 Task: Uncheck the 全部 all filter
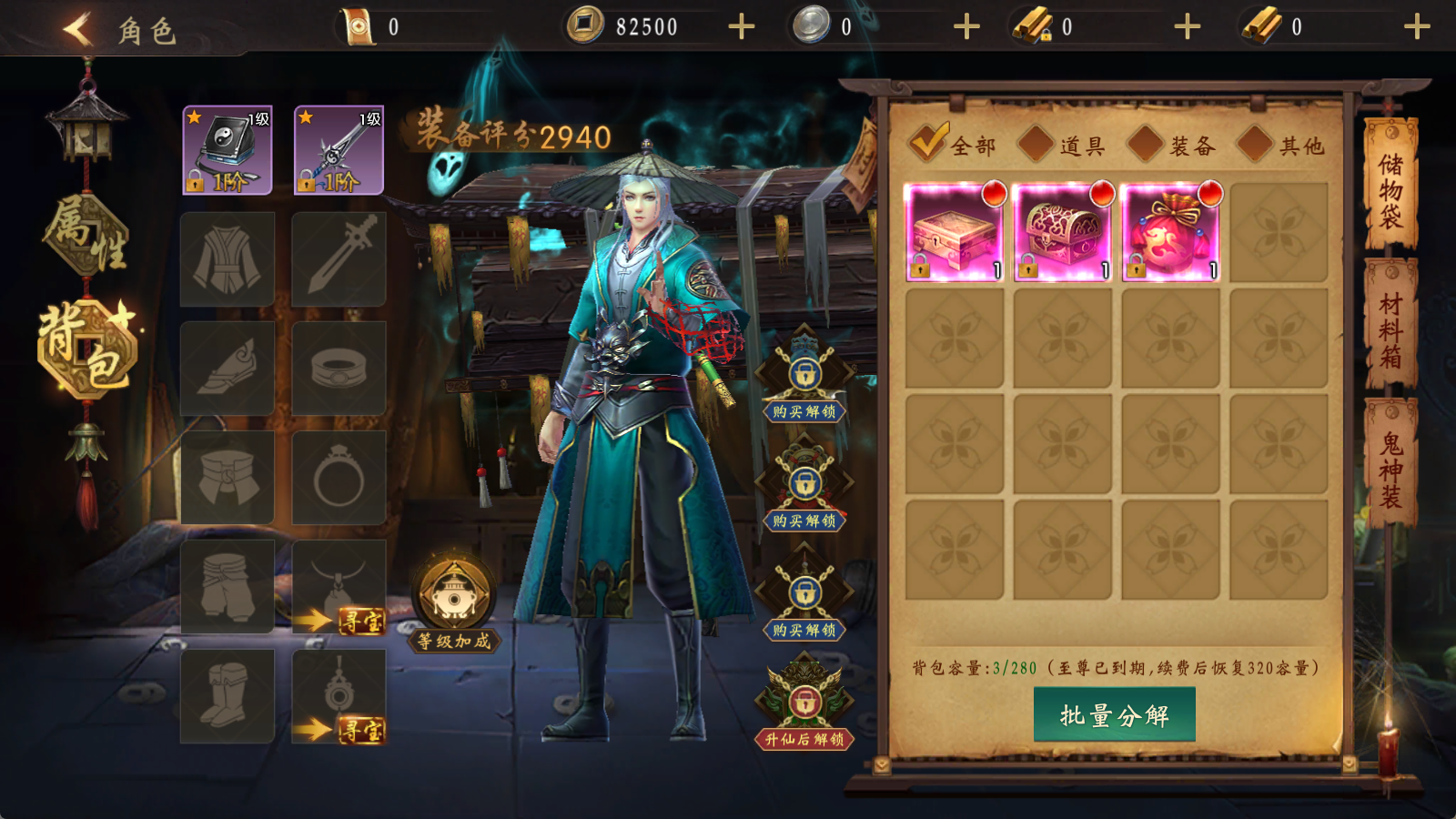click(930, 142)
